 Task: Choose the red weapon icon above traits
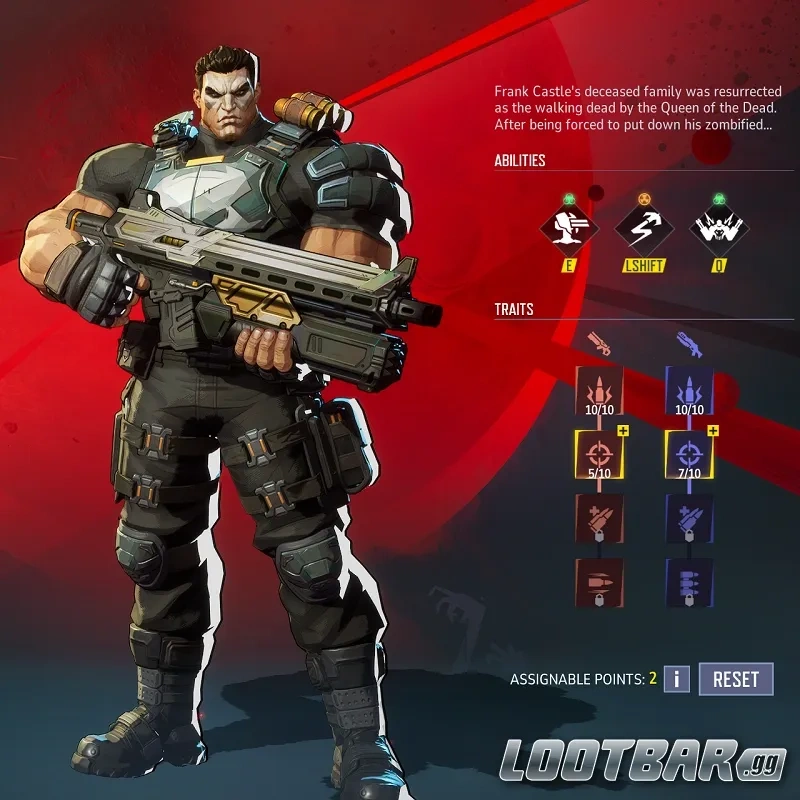598,343
